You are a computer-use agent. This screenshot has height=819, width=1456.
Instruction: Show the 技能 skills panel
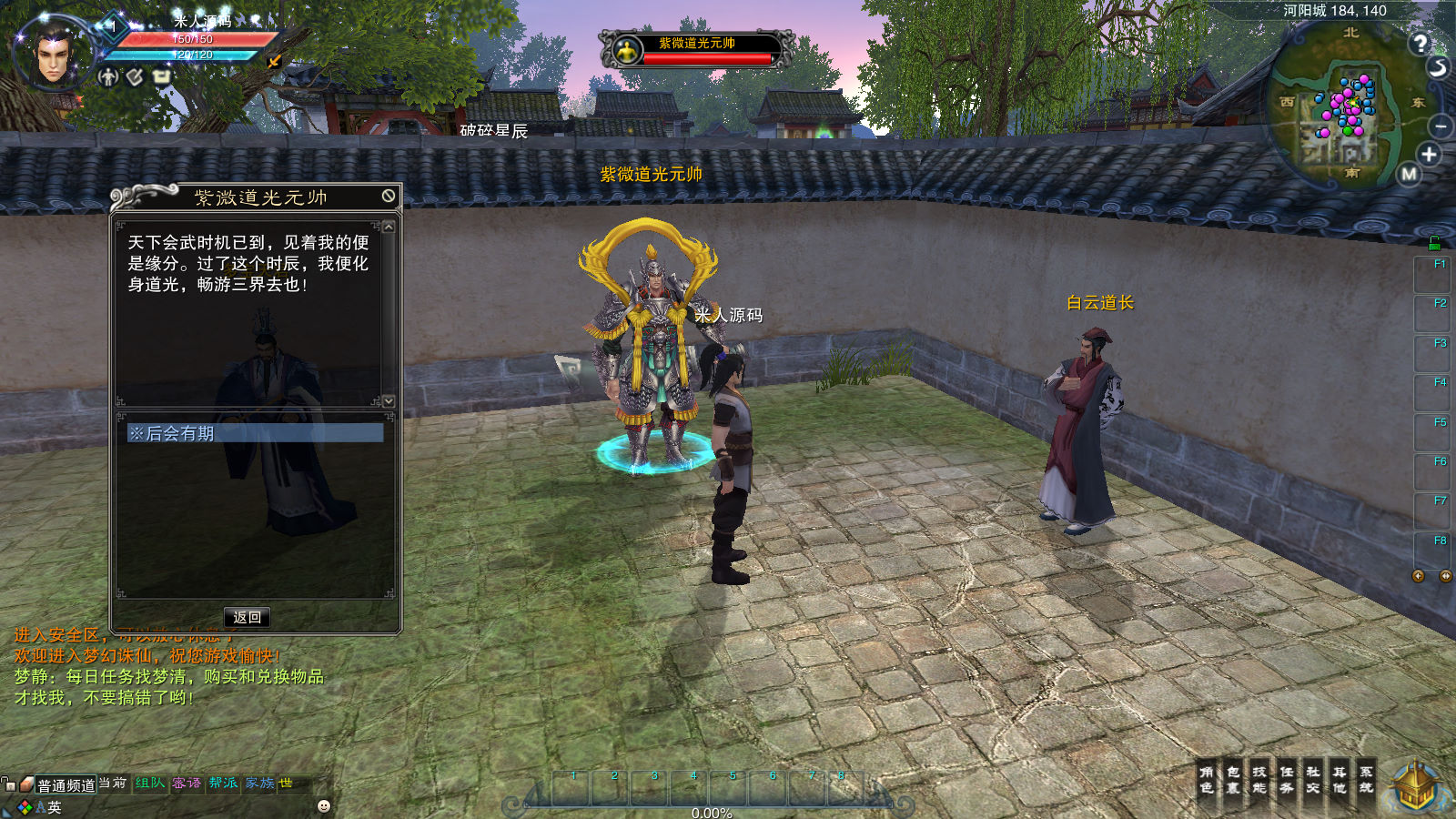click(1259, 780)
